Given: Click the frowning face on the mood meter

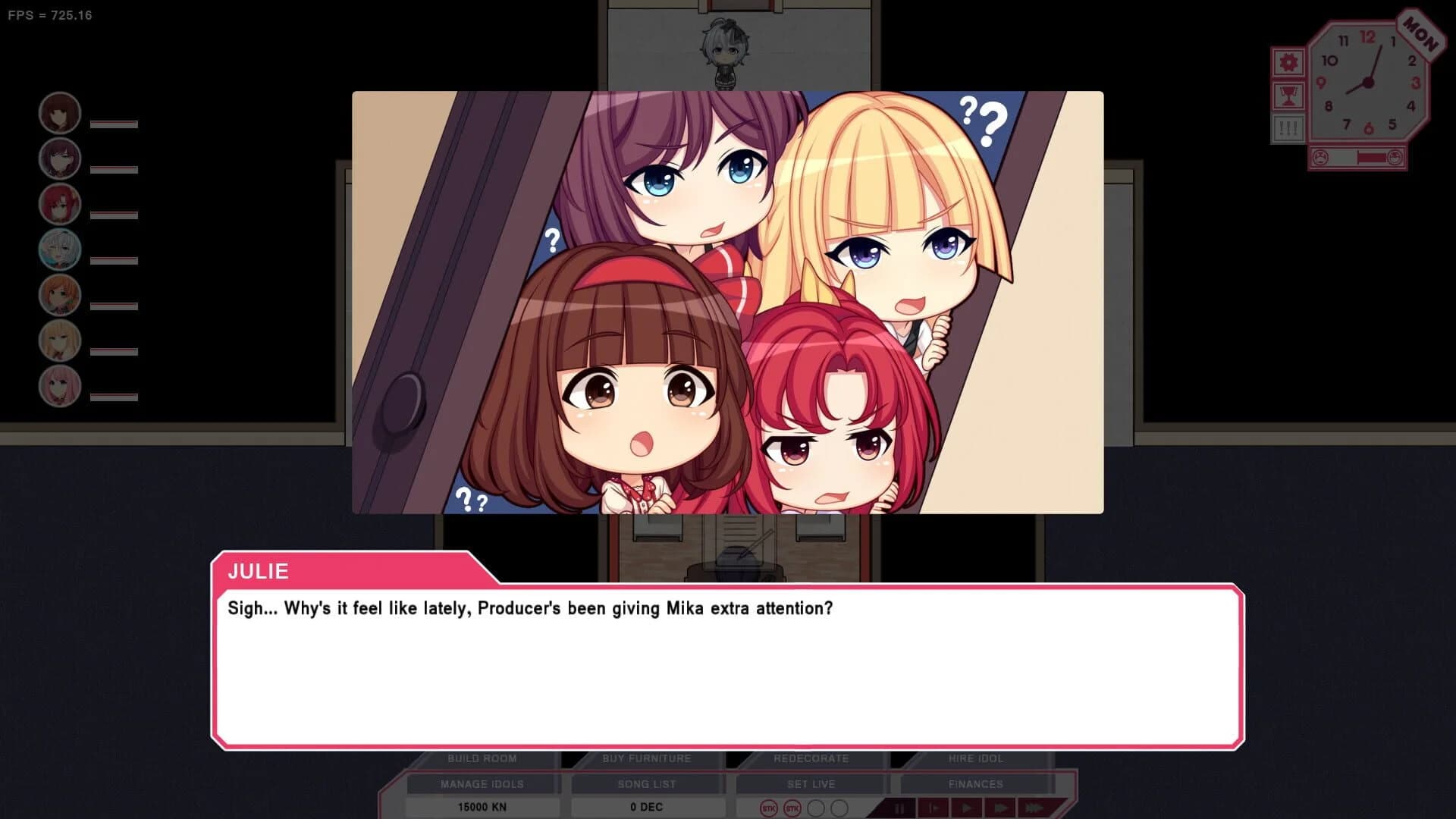Looking at the screenshot, I should pos(1321,157).
